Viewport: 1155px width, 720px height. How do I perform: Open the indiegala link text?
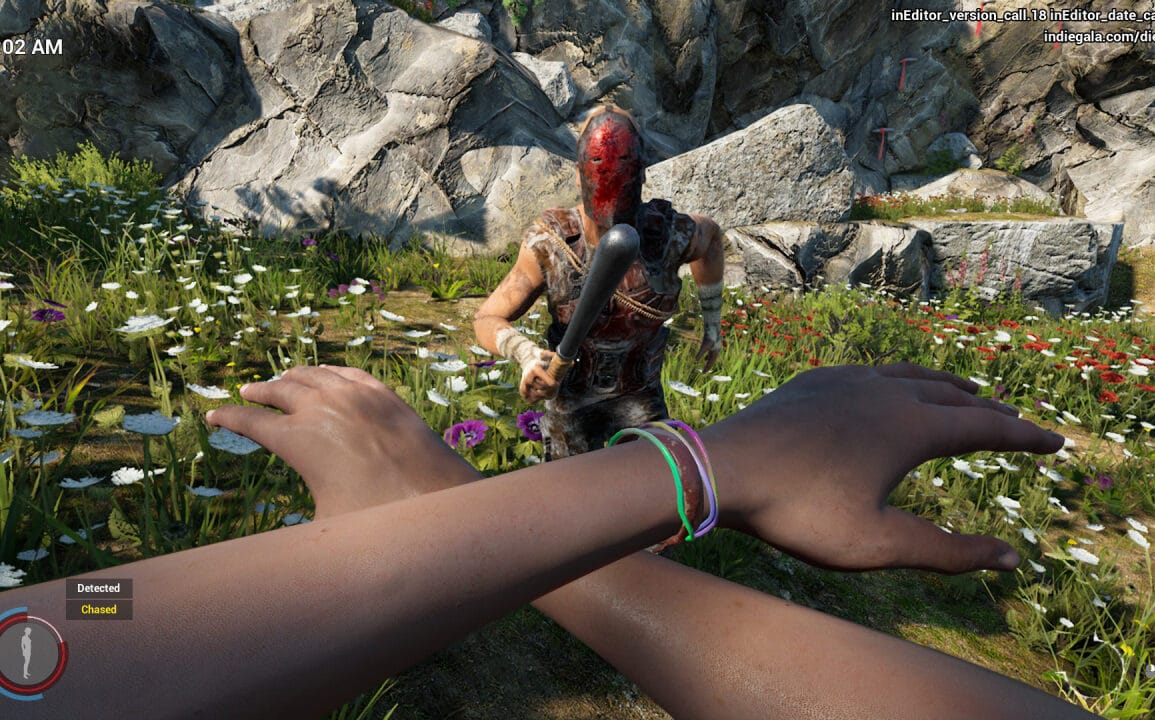pyautogui.click(x=1098, y=37)
